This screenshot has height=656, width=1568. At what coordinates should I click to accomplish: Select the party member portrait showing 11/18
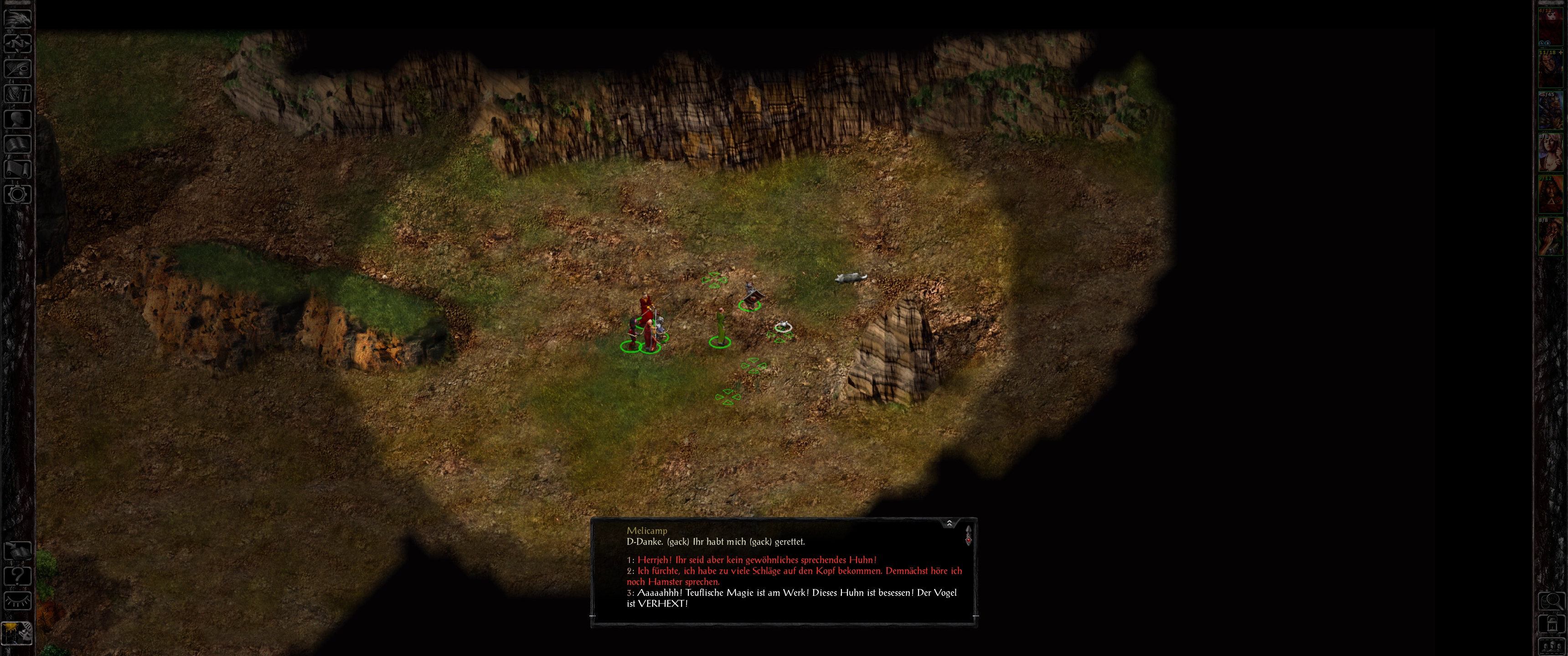pos(1550,69)
